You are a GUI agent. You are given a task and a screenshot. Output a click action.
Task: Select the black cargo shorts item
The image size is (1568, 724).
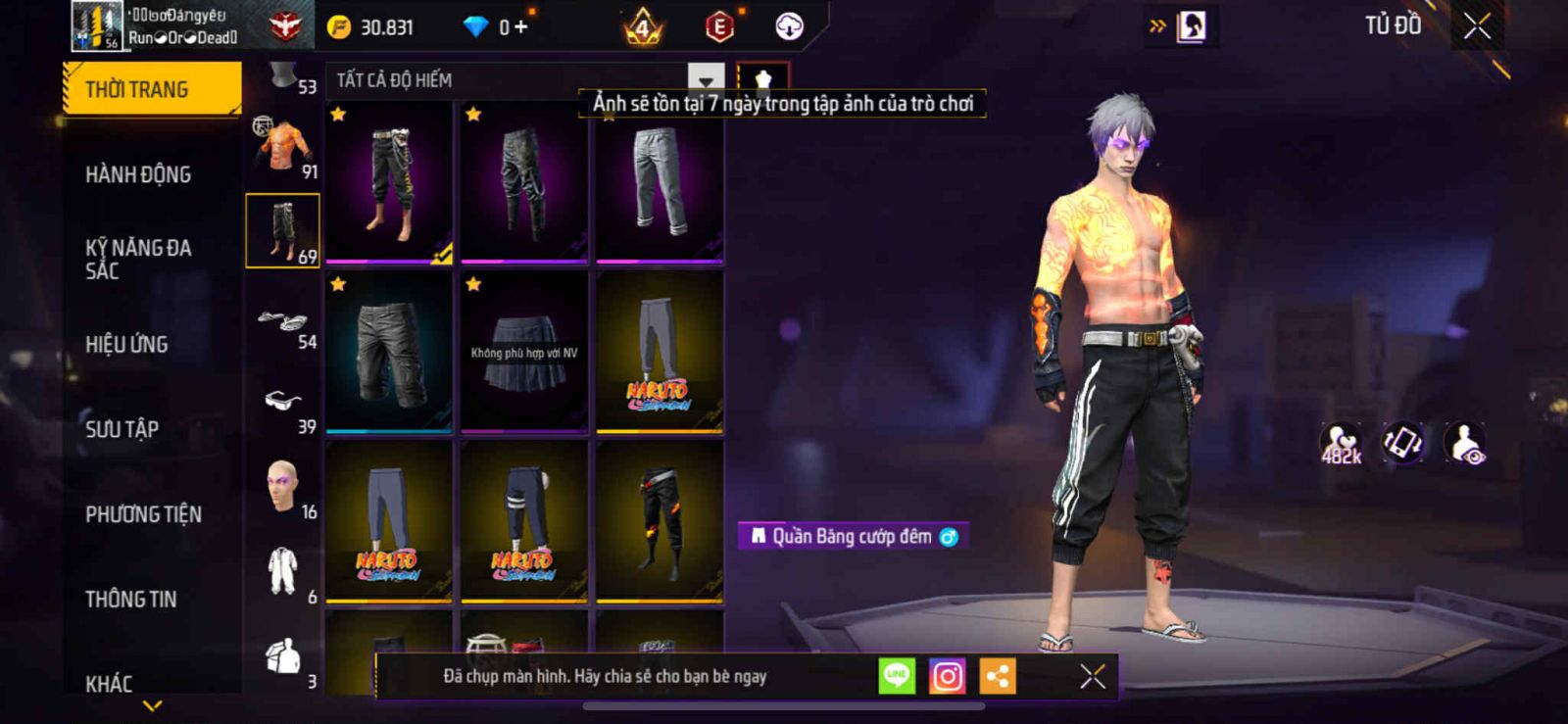389,353
